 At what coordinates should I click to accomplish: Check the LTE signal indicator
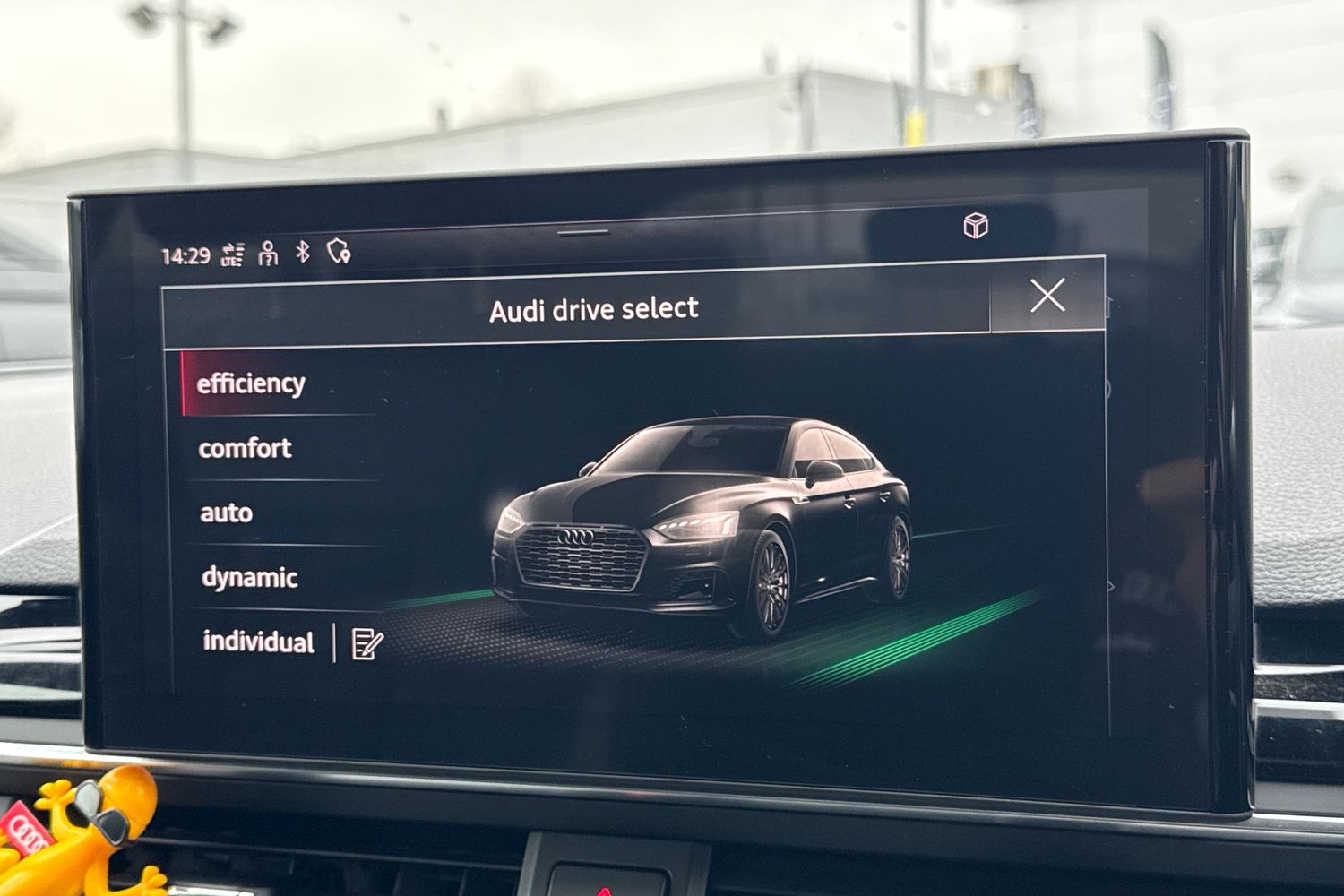coord(234,254)
